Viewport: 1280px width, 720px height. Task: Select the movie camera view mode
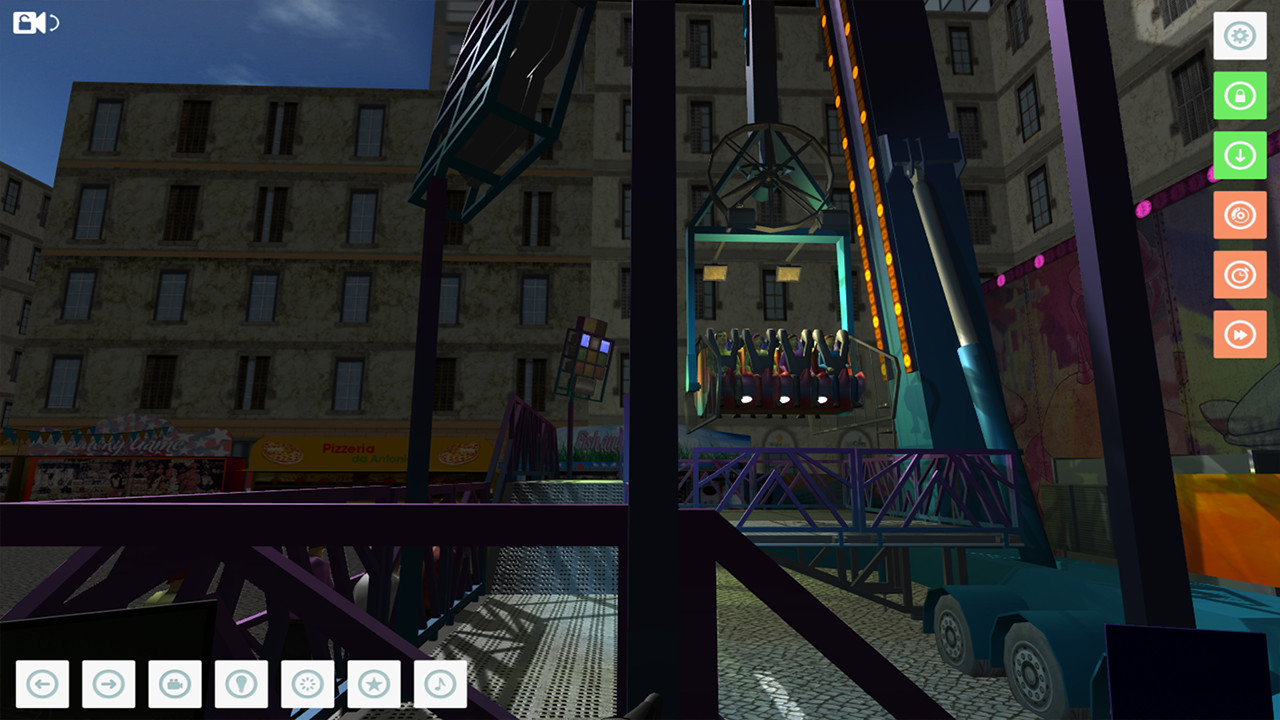(x=175, y=684)
